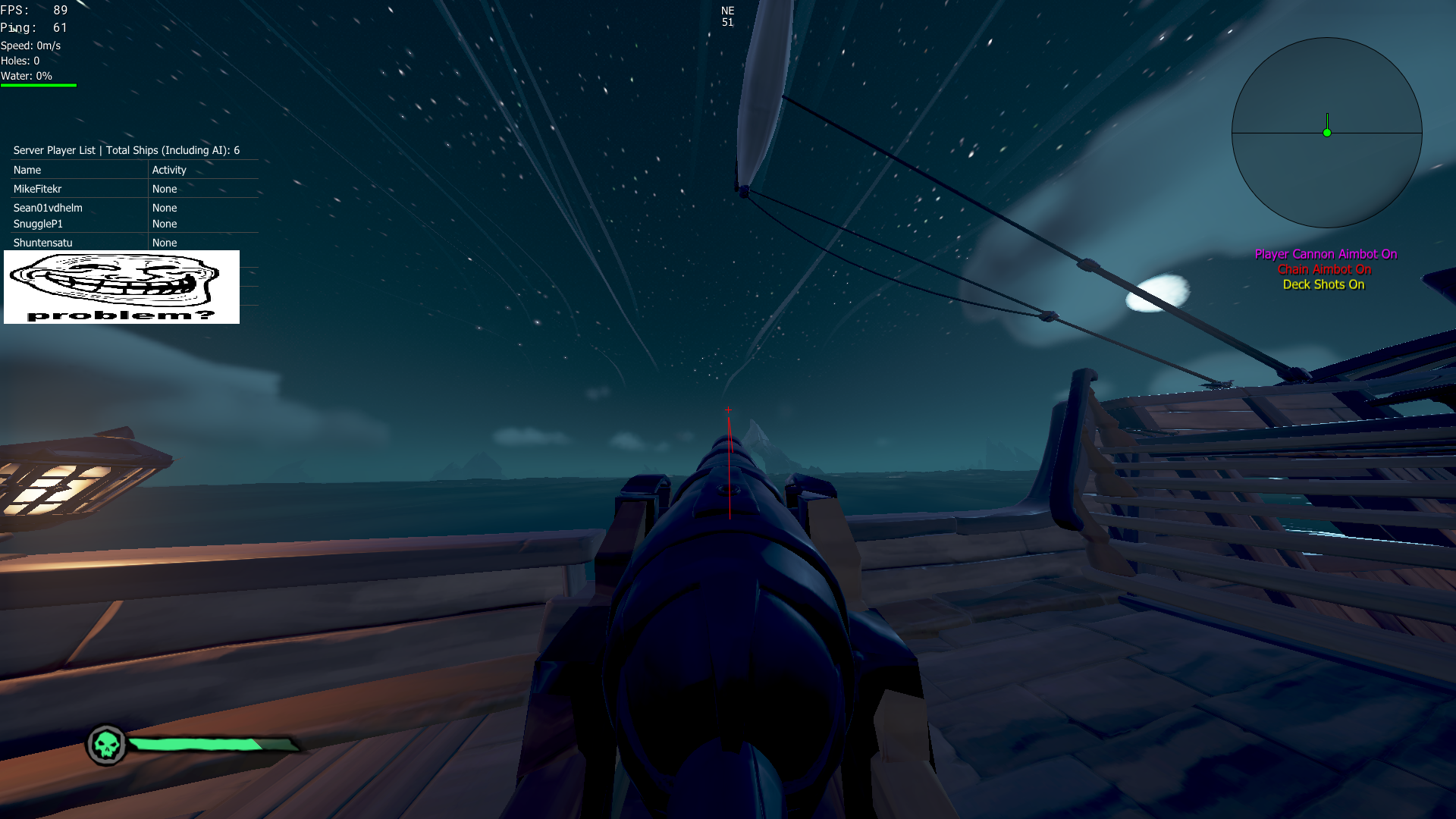
Task: Click the skull icon beside the health bar
Action: click(107, 745)
